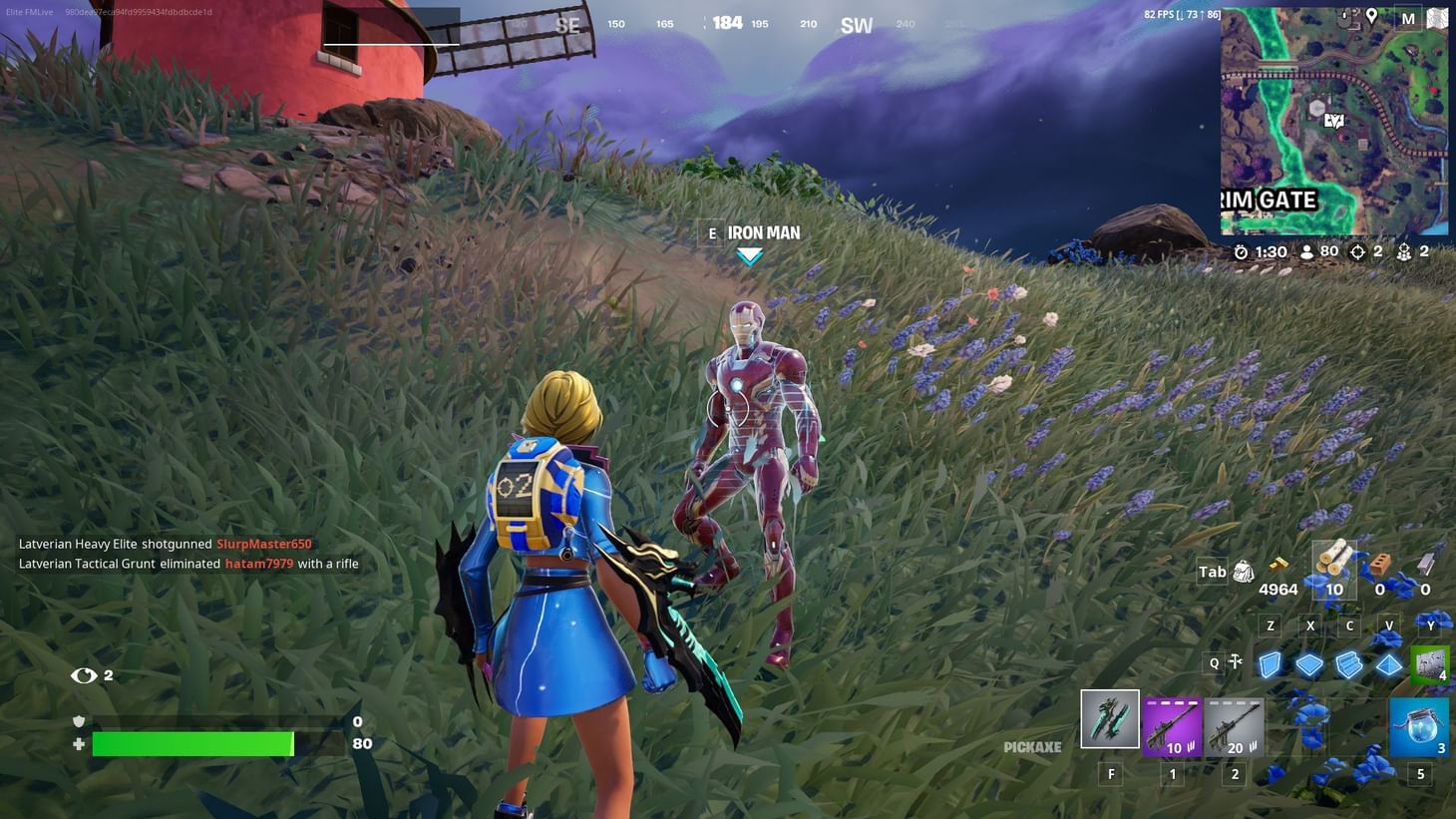The width and height of the screenshot is (1456, 819).
Task: Select the pickaxe in slot F
Action: pos(1111,718)
